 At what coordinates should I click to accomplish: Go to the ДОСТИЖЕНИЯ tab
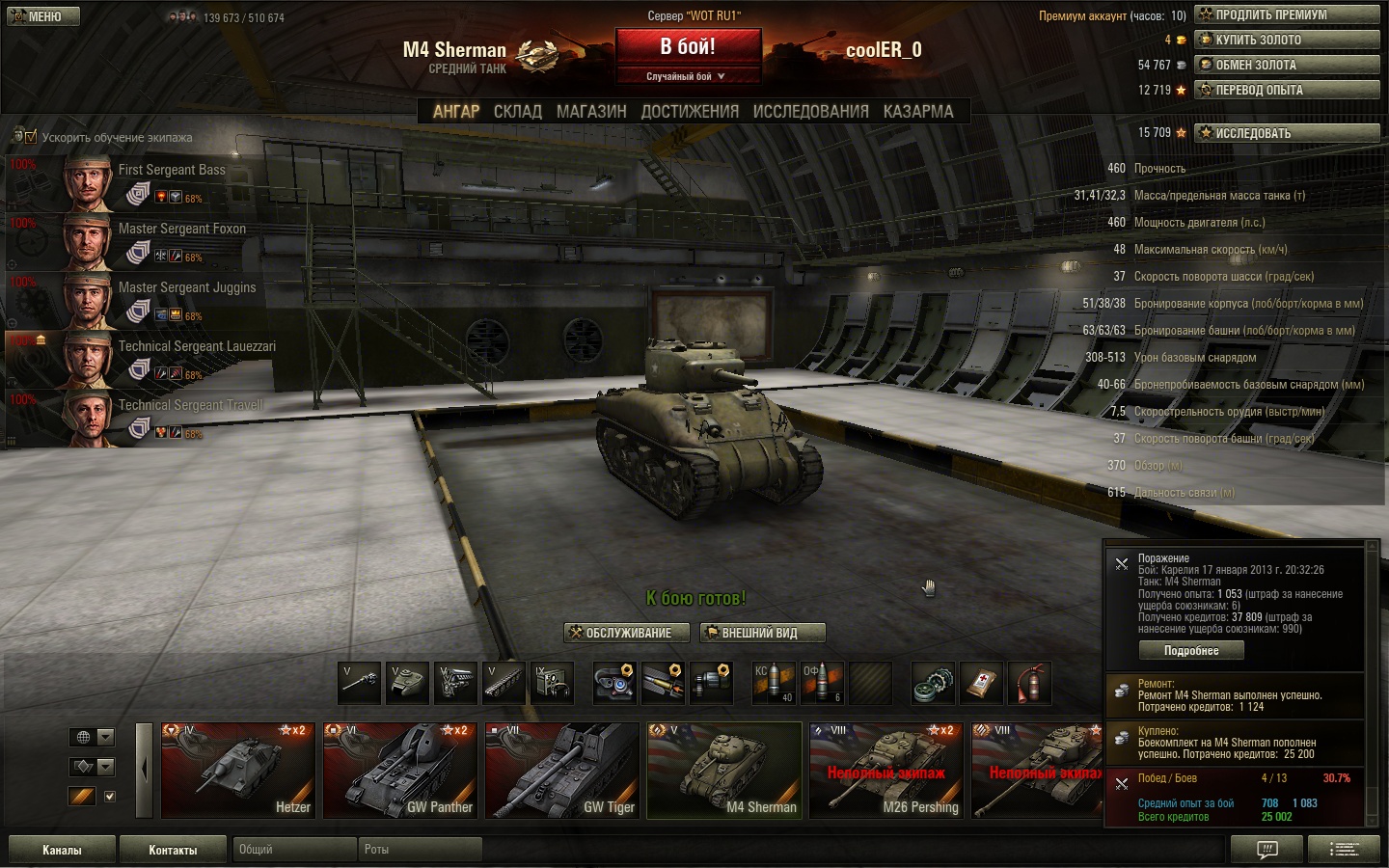pyautogui.click(x=690, y=112)
